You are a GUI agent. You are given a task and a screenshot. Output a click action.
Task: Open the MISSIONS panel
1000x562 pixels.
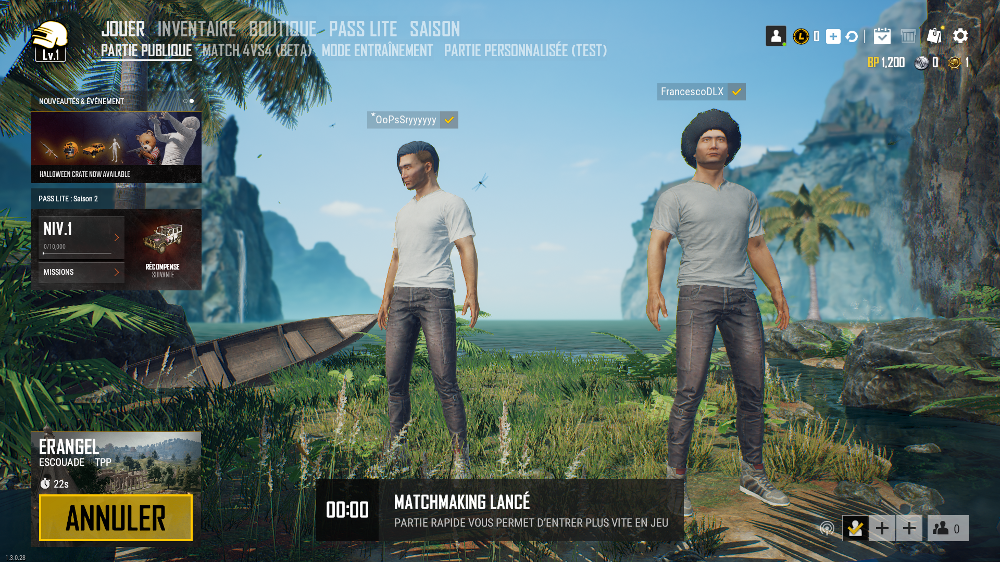[82, 272]
